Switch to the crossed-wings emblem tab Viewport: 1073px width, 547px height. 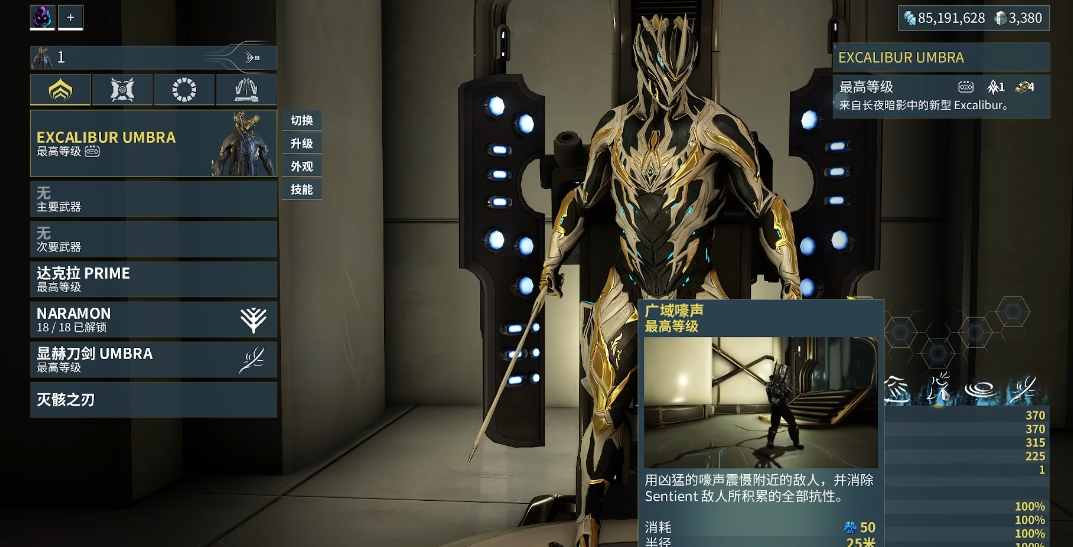pos(122,90)
